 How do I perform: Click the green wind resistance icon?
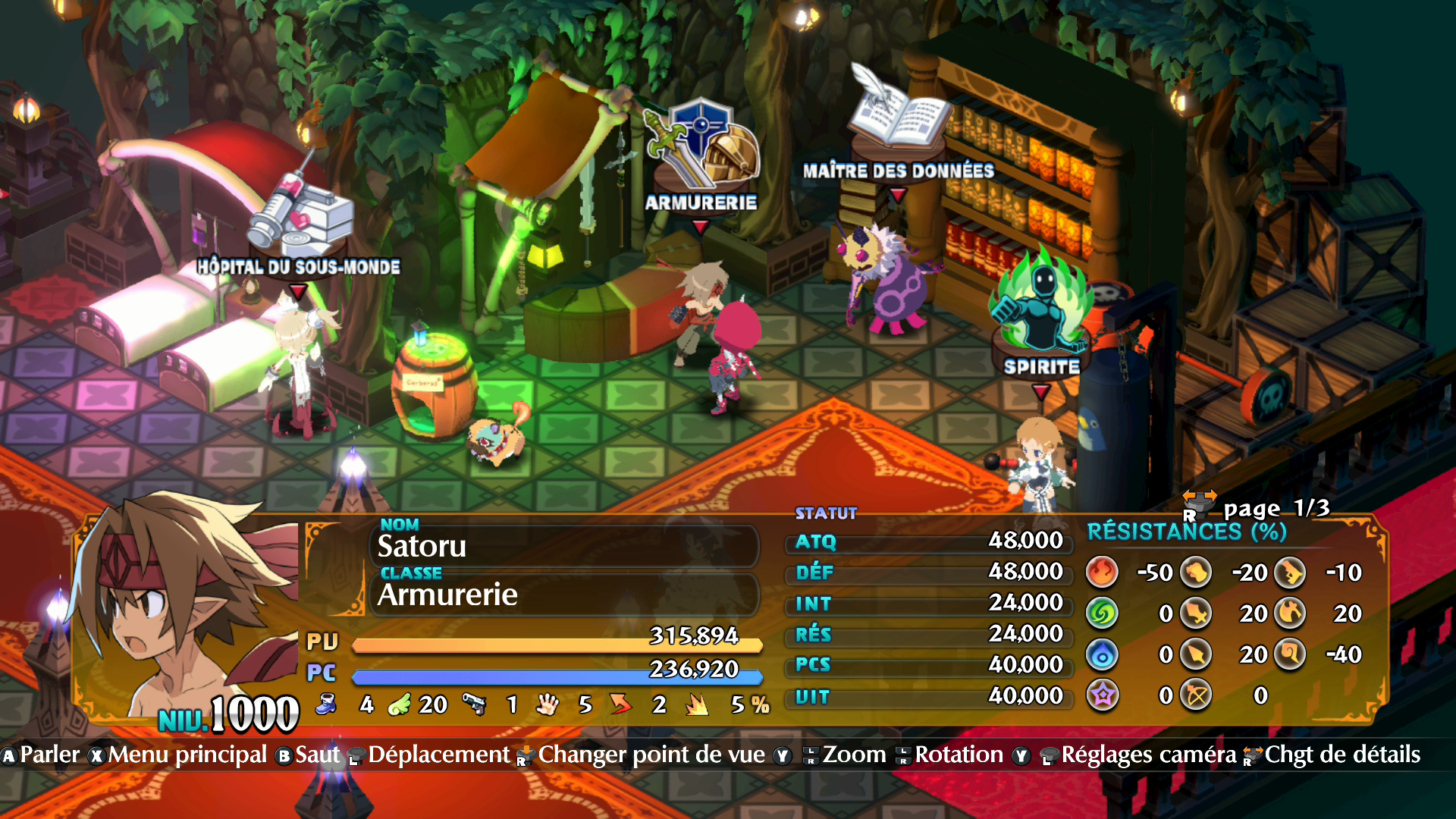1102,613
